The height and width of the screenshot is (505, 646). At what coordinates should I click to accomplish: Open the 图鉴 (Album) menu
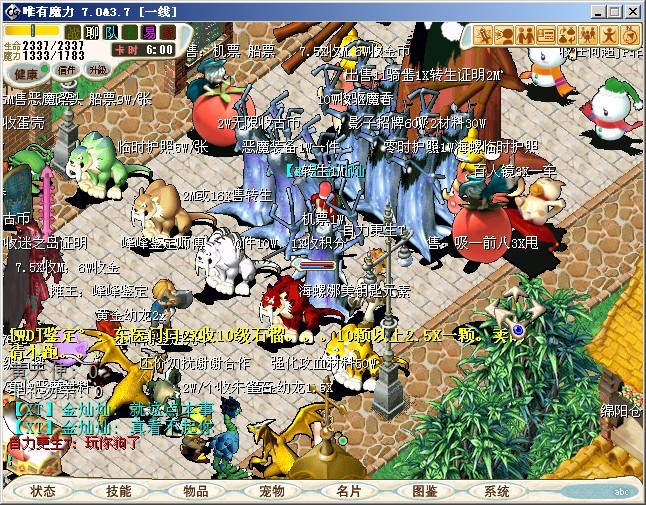point(424,491)
